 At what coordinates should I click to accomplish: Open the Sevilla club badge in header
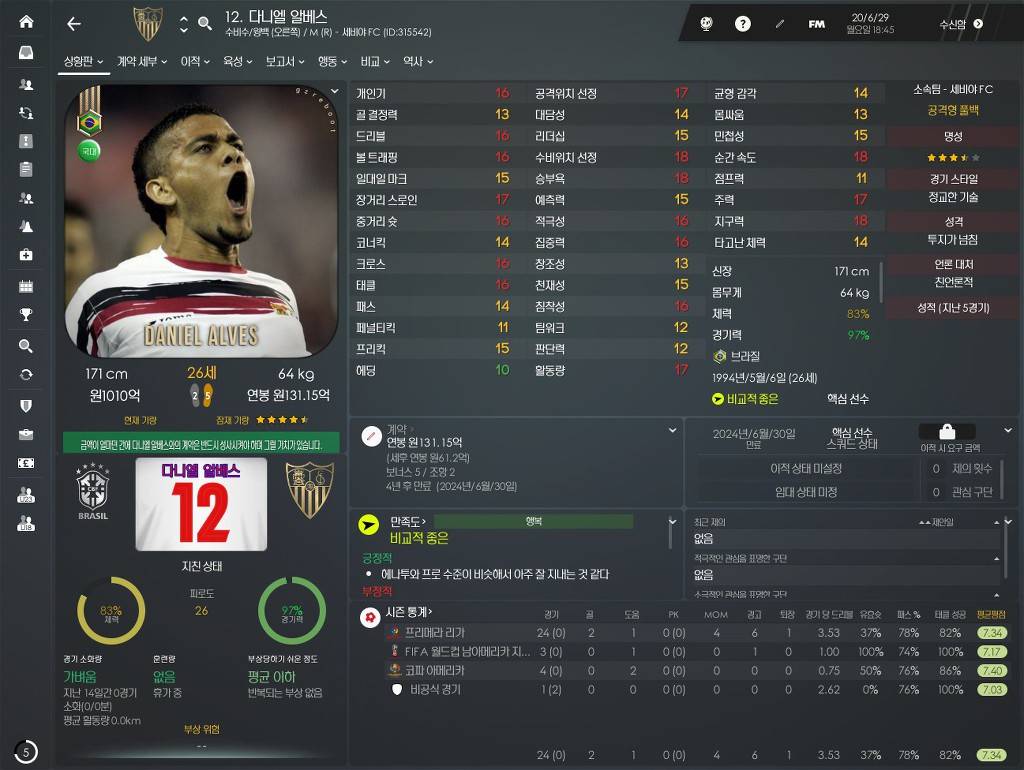tap(147, 24)
